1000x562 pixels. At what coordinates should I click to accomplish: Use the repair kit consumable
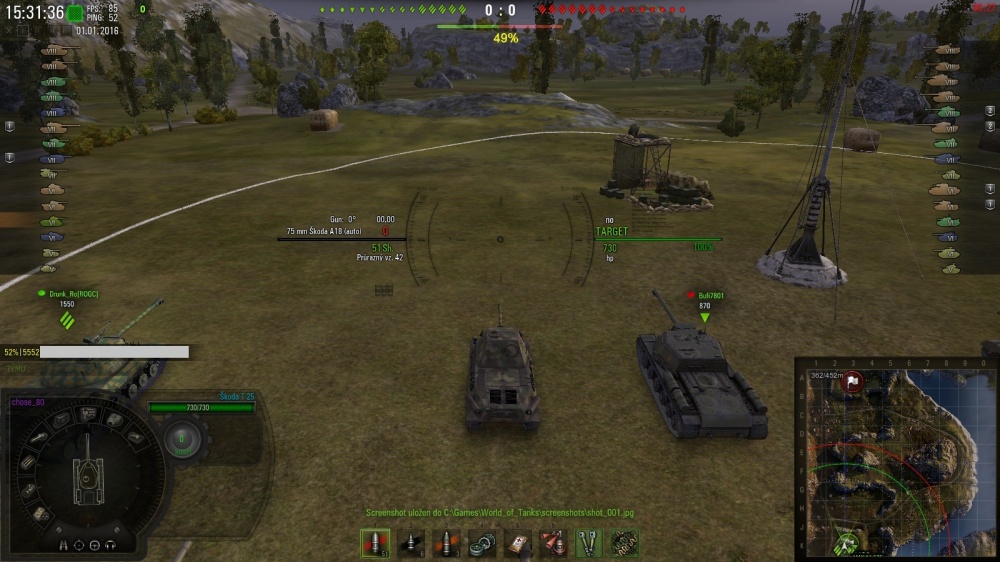(483, 544)
